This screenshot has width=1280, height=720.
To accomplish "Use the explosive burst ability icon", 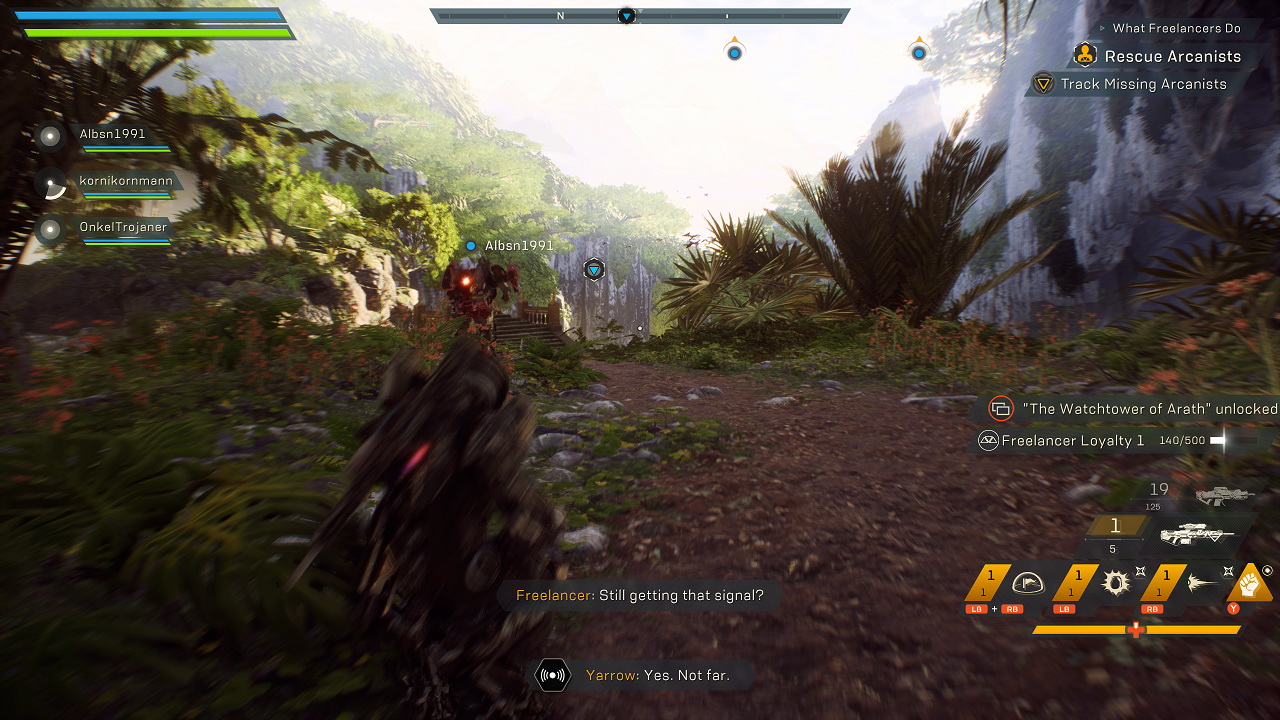I will 1115,584.
